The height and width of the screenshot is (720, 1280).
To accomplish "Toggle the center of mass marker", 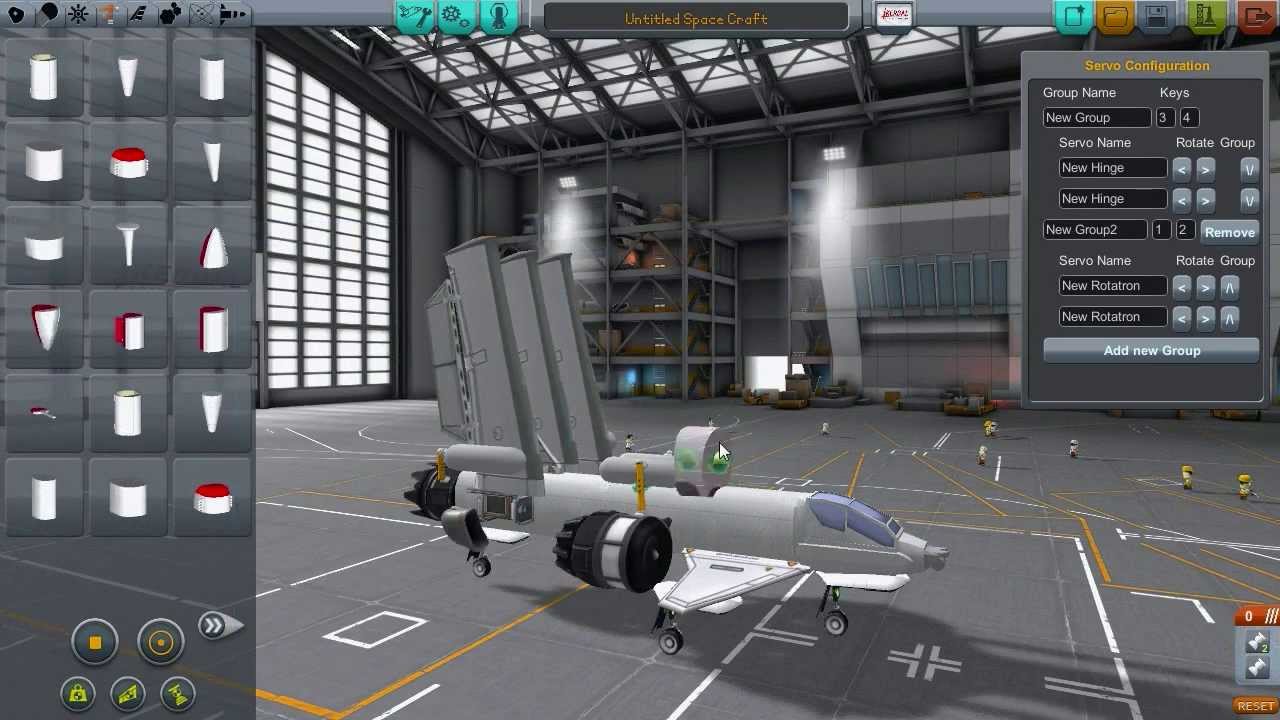I will 78,693.
